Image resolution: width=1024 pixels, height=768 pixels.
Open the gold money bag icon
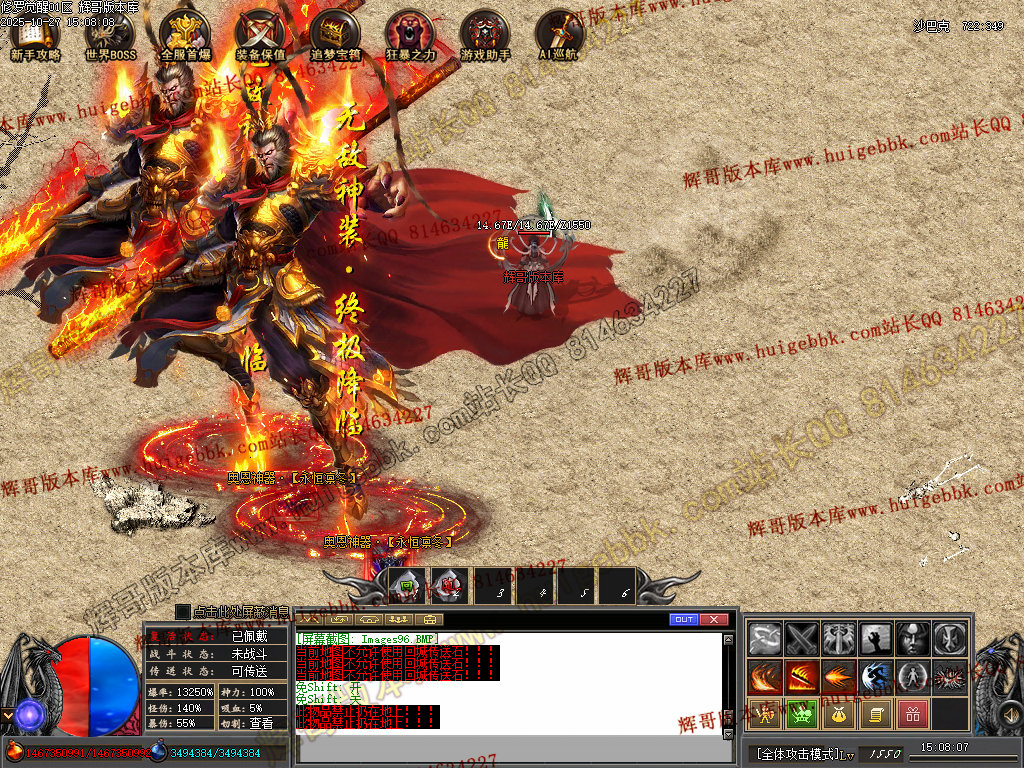(838, 714)
